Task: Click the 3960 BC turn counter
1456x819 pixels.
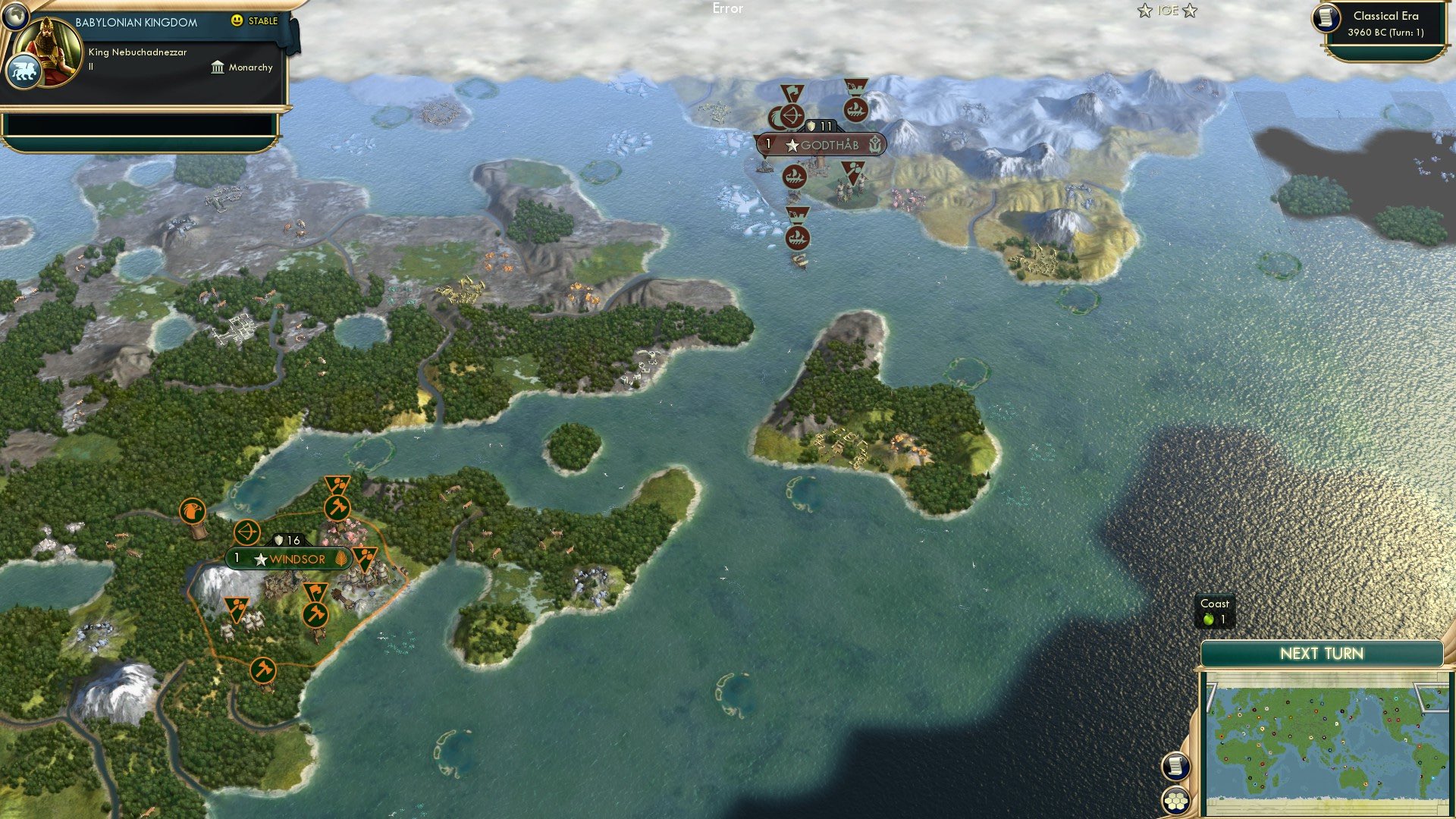Action: [1385, 33]
